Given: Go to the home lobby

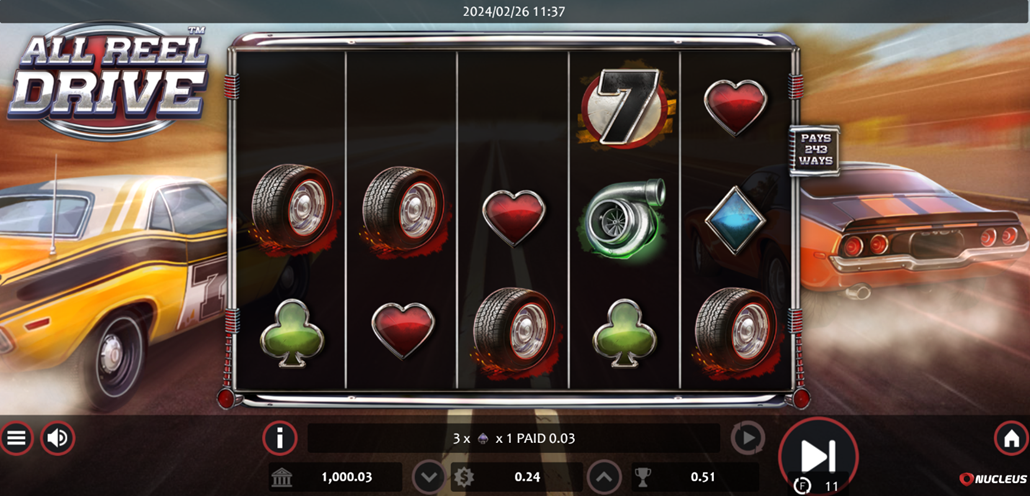Looking at the screenshot, I should [x=1011, y=438].
